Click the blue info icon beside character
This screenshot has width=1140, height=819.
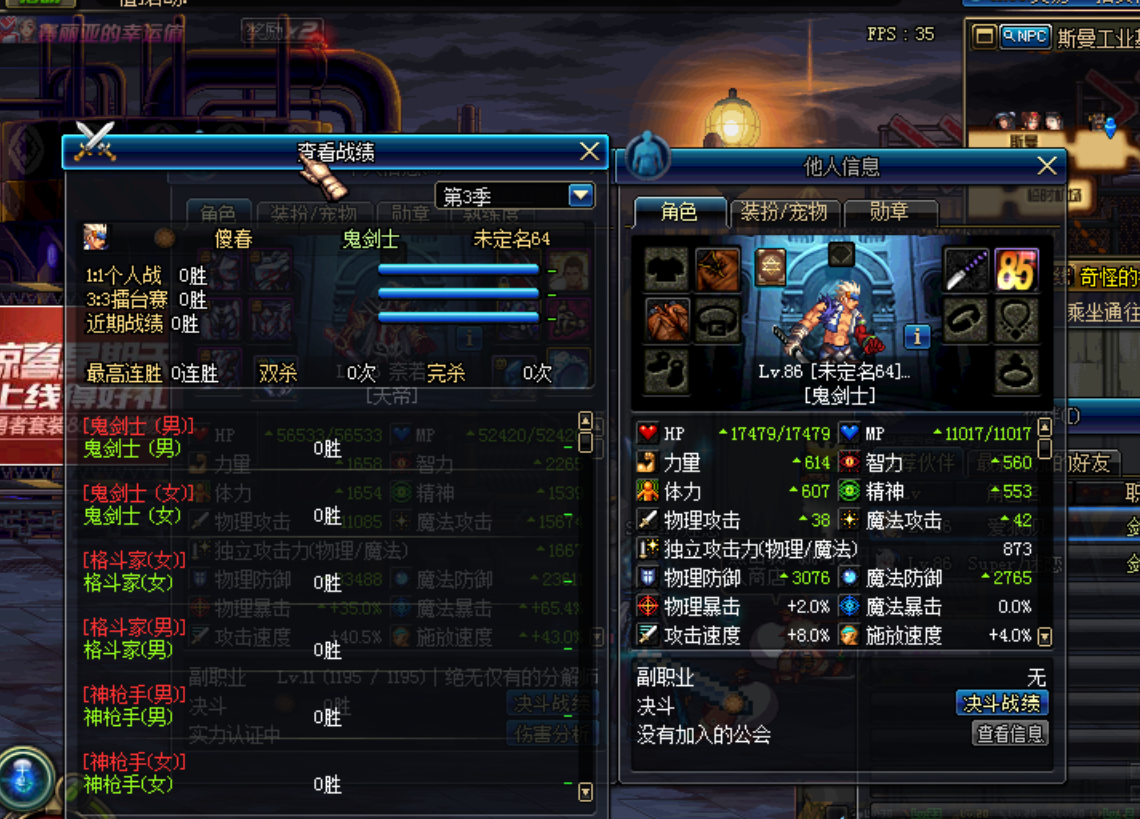(x=917, y=334)
